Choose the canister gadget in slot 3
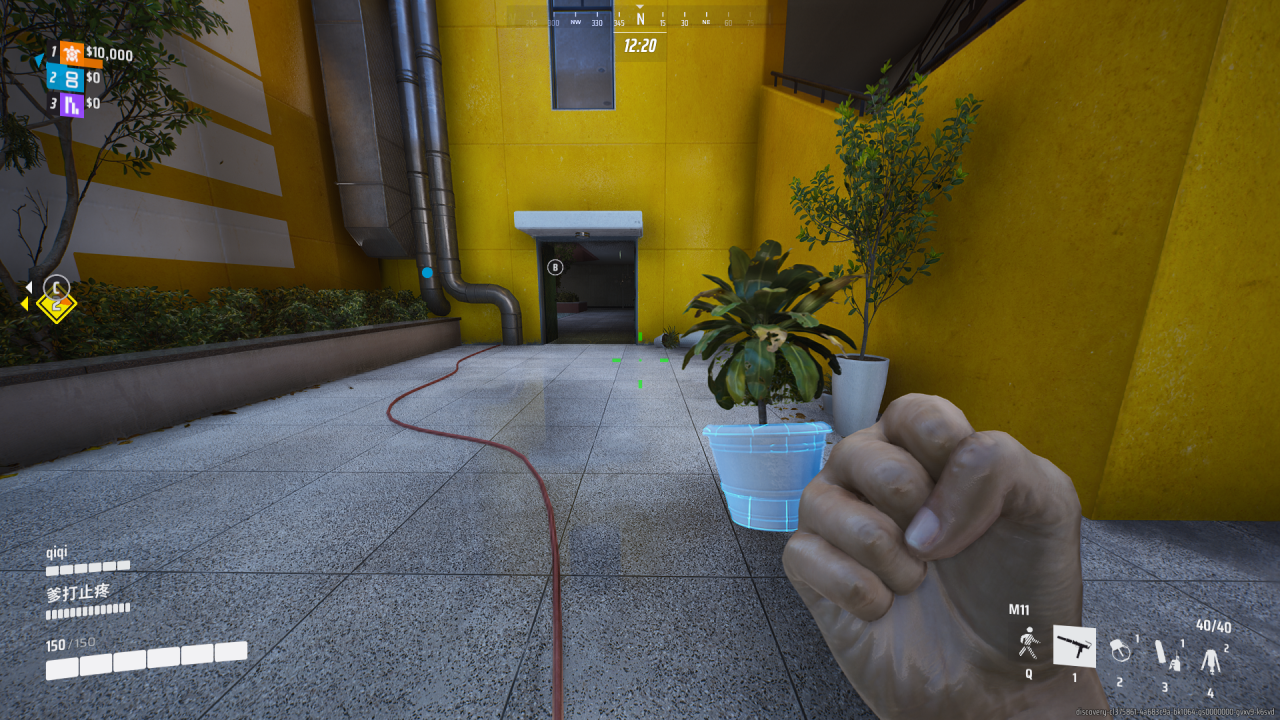1280x720 pixels. pos(1165,655)
